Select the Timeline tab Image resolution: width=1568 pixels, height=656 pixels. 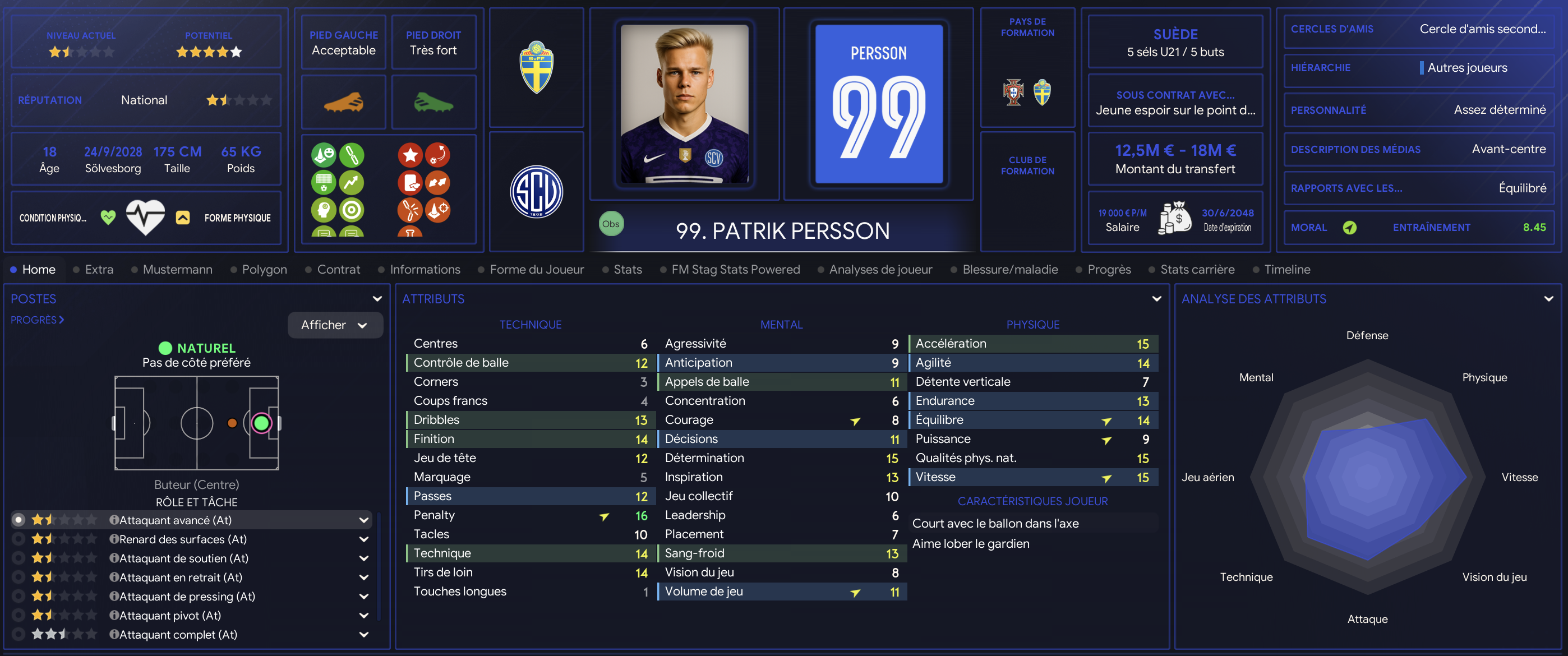tap(1287, 269)
